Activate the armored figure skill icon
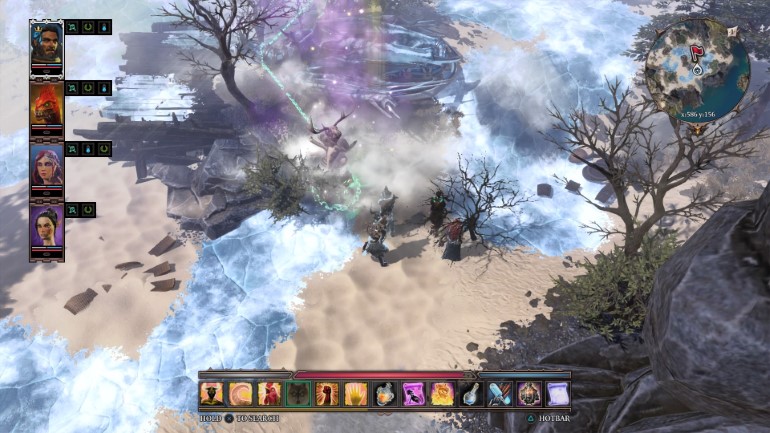The width and height of the screenshot is (770, 433). (x=528, y=394)
